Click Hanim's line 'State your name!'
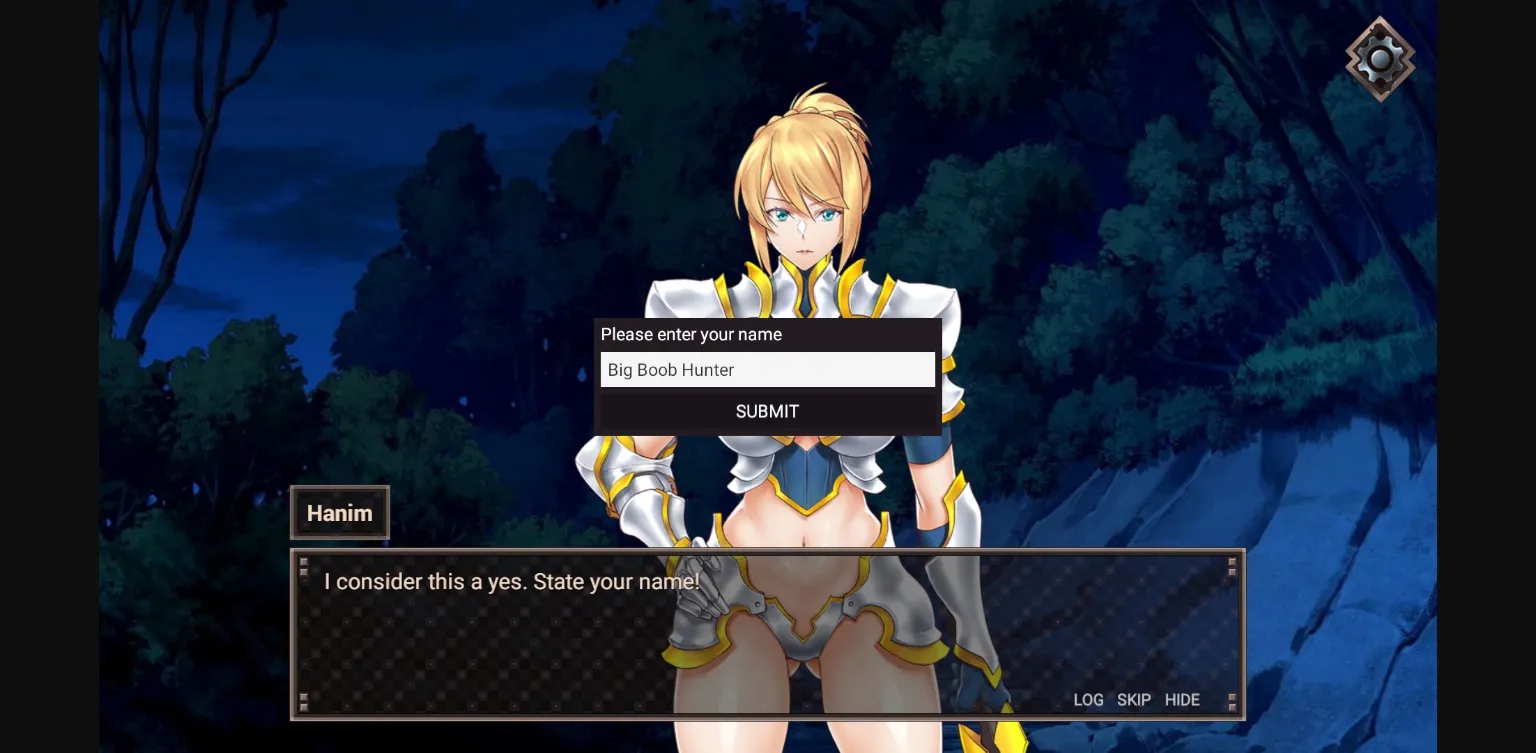 (x=513, y=581)
